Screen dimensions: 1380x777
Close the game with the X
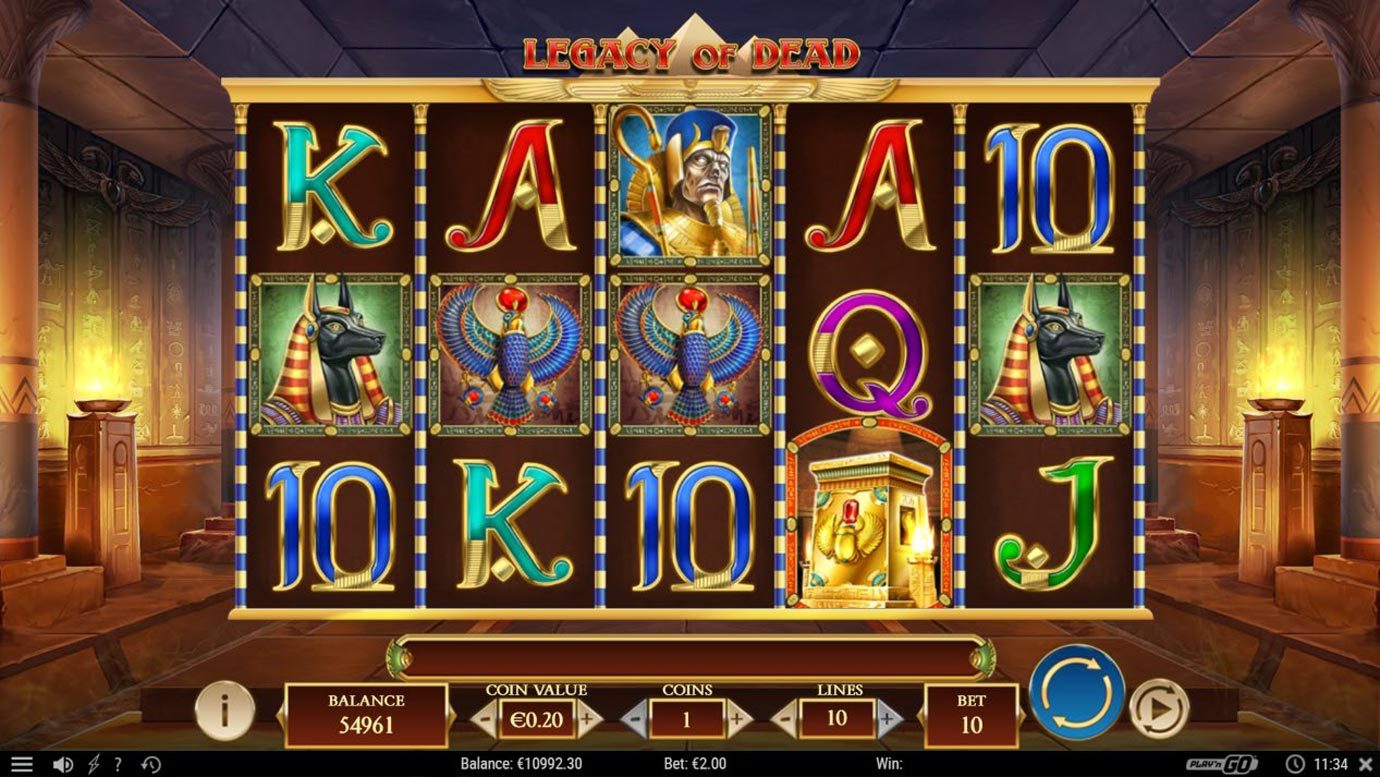tap(1366, 765)
